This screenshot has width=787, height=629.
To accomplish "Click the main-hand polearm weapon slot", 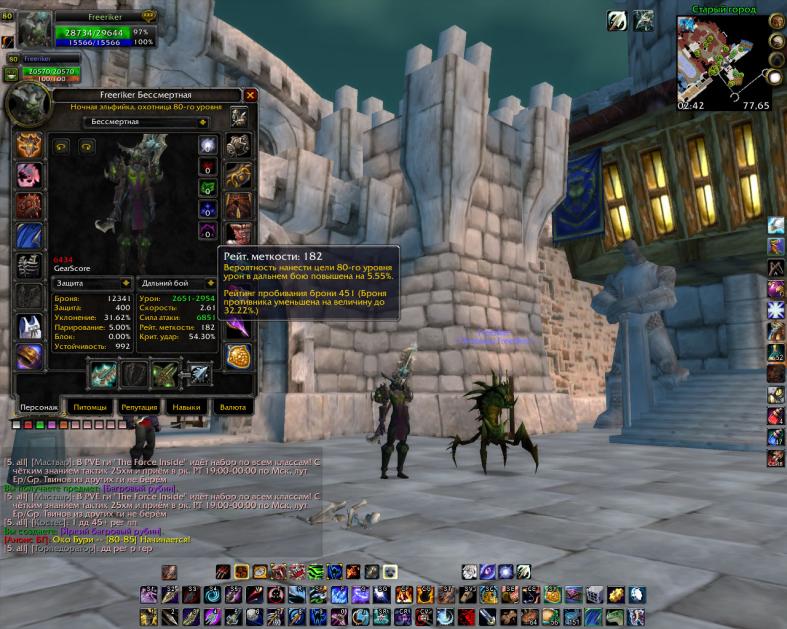I will pos(103,374).
